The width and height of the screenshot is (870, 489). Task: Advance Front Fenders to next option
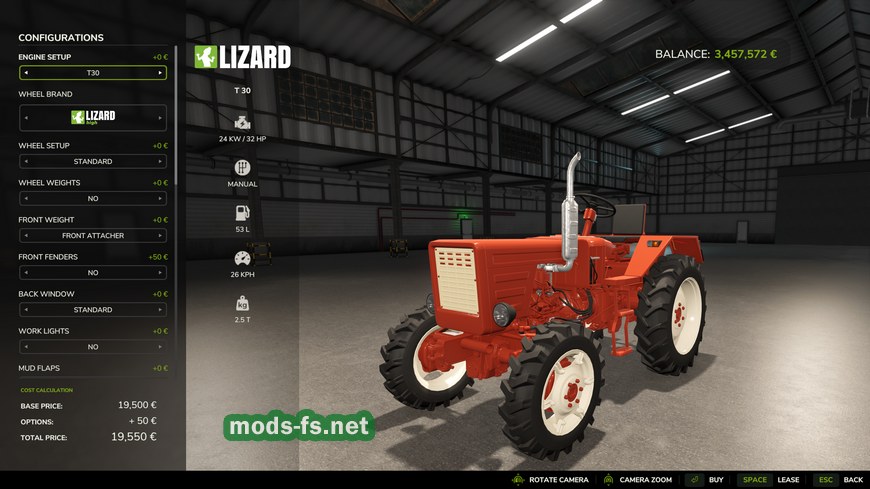(x=160, y=272)
